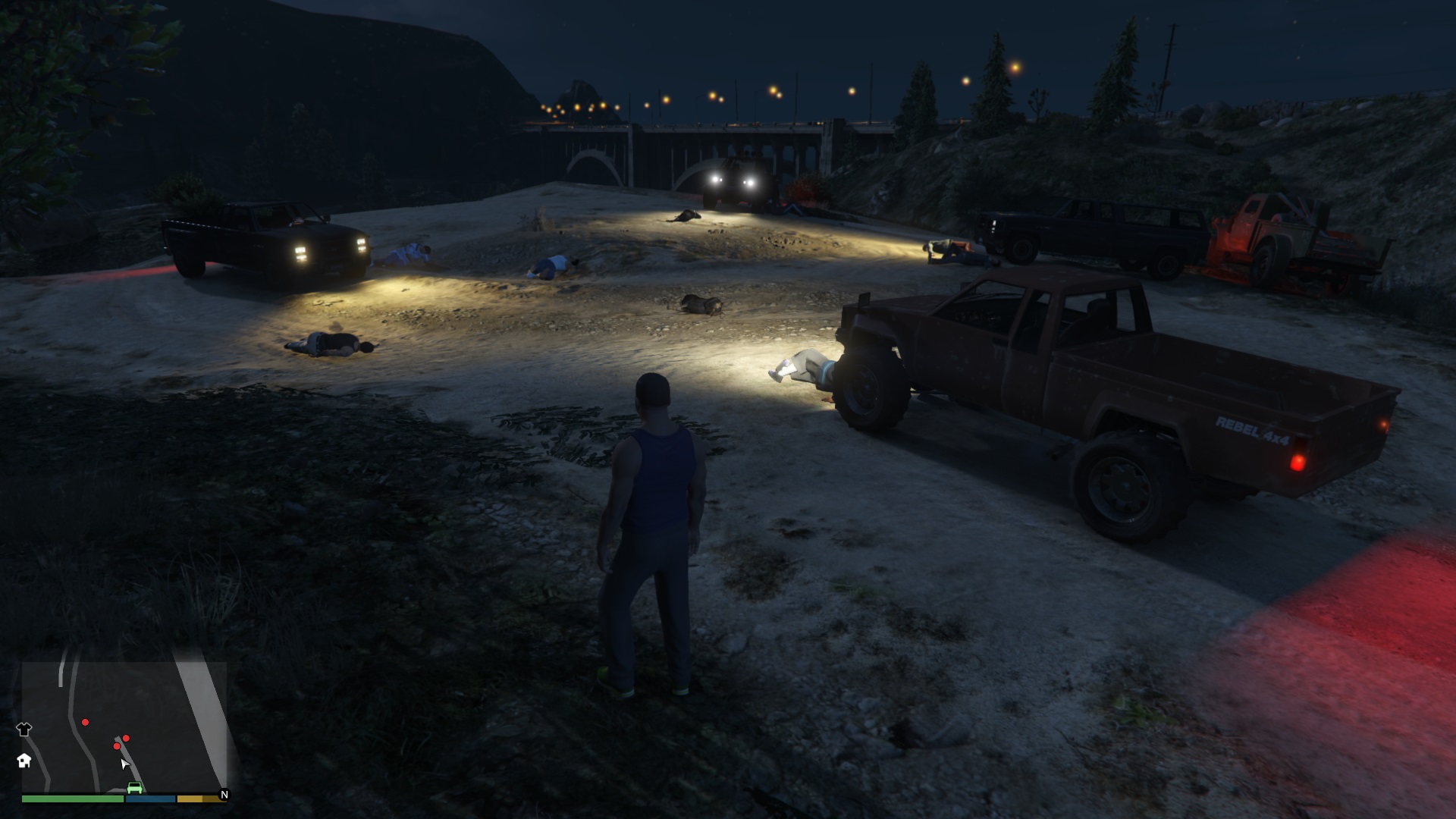This screenshot has height=819, width=1456.
Task: Click the white waypoint cursor arrow on minimap
Action: coord(124,764)
